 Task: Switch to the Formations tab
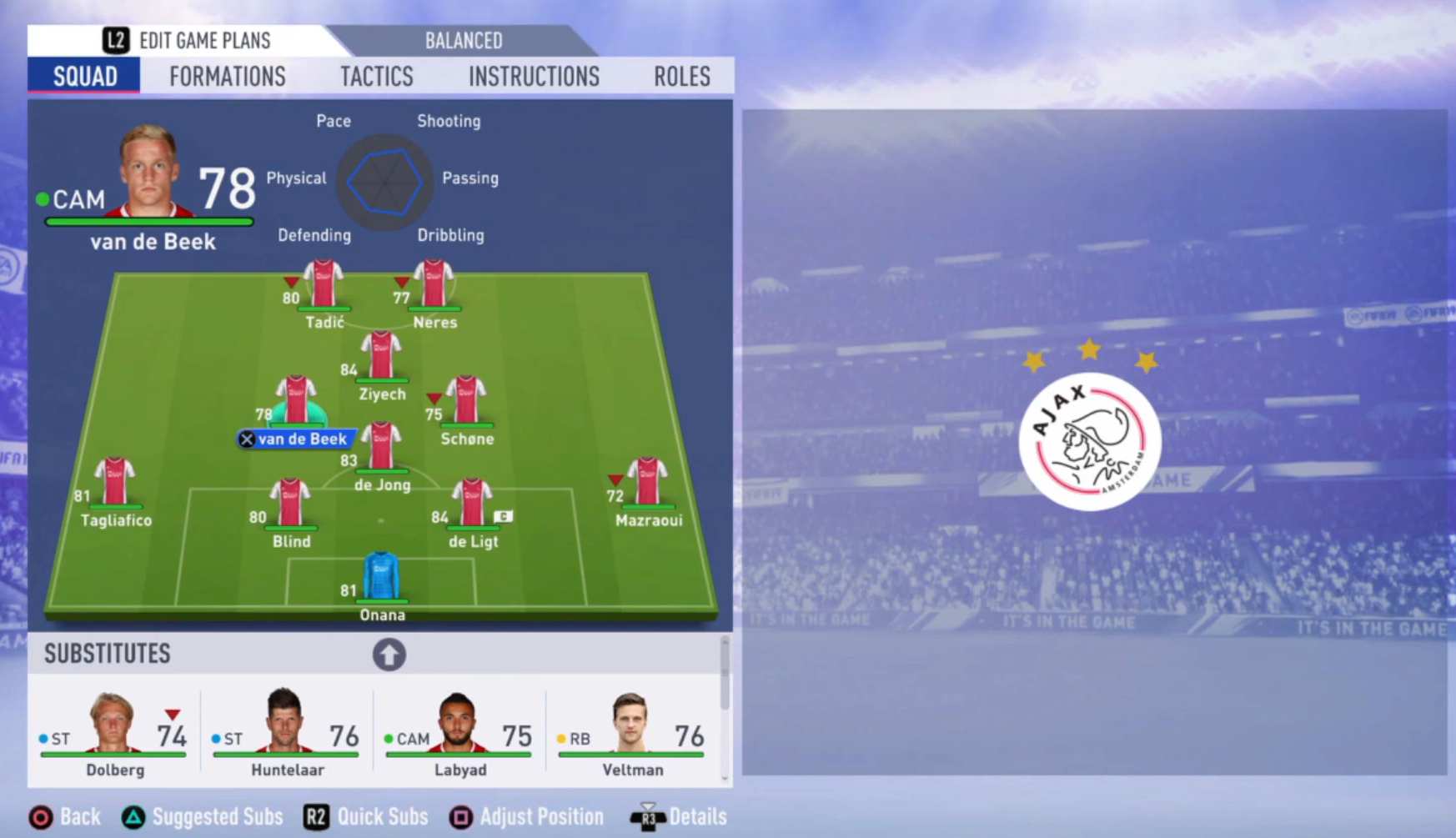click(227, 76)
